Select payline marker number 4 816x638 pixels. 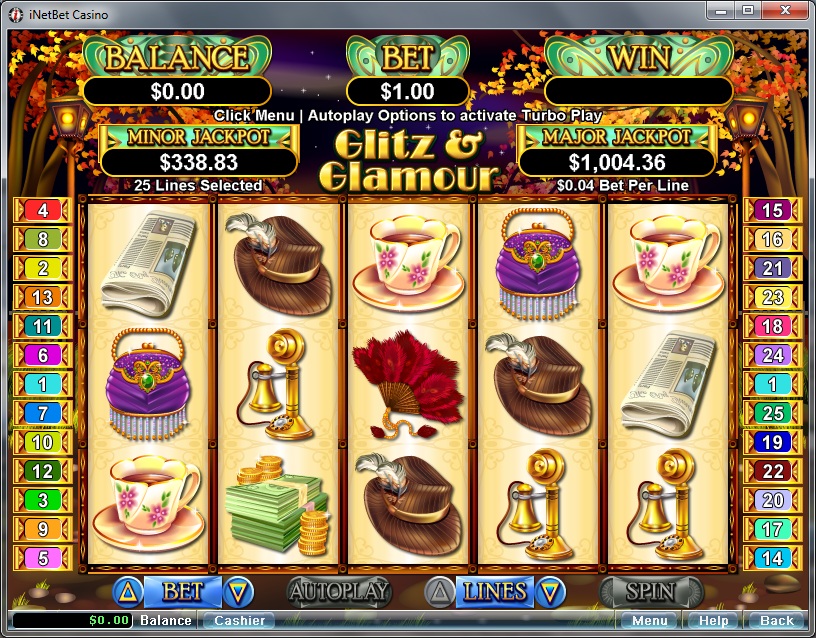[42, 210]
